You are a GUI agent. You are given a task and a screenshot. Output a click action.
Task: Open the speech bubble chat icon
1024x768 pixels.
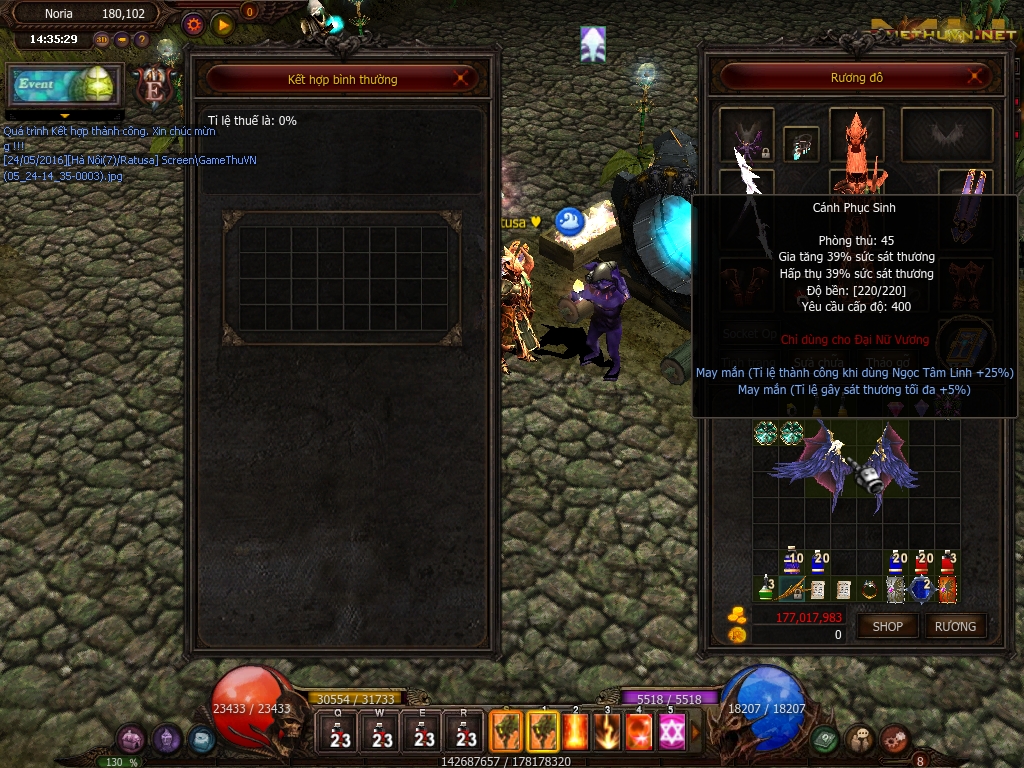coord(859,739)
